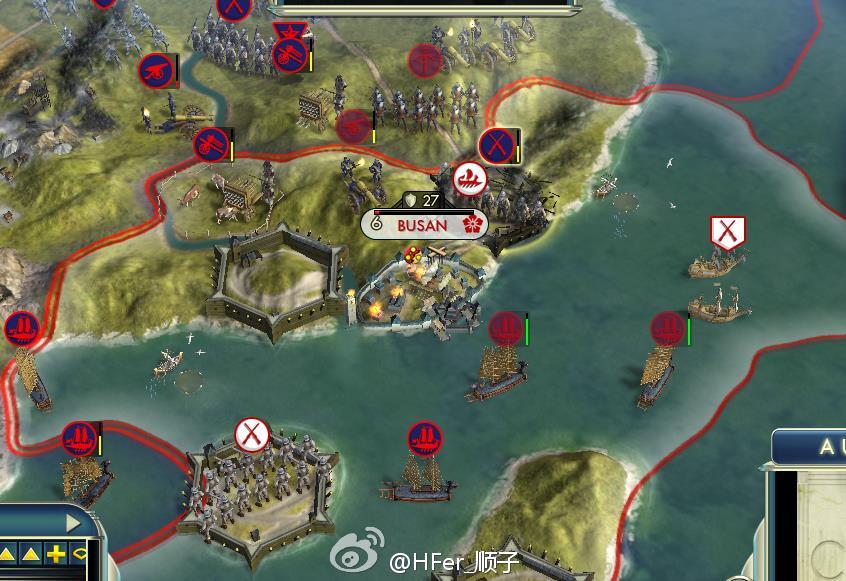Select the white ship-flag unit next to Busan
The width and height of the screenshot is (846, 581).
click(x=469, y=179)
